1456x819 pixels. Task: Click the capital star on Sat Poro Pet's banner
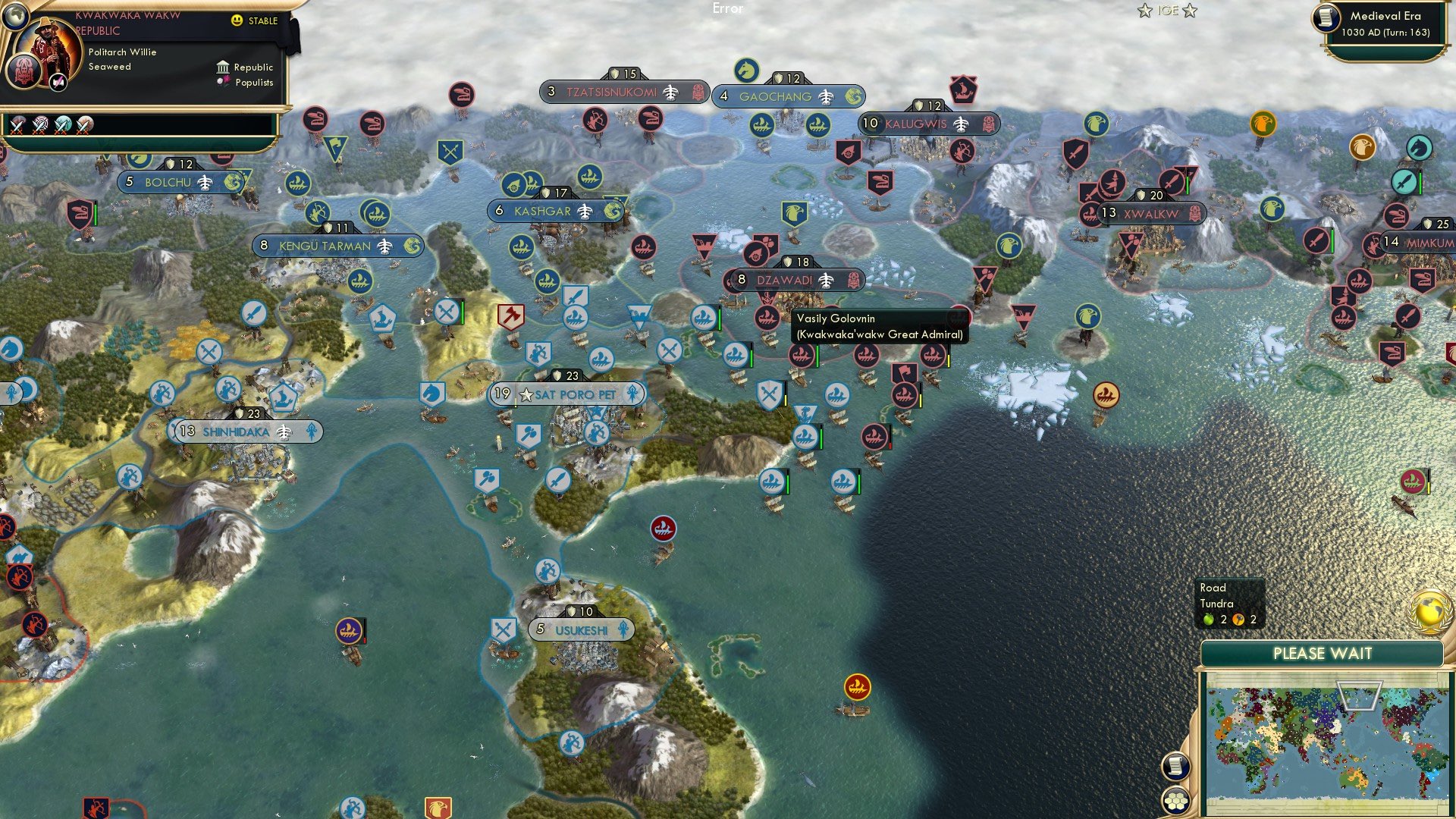point(526,394)
